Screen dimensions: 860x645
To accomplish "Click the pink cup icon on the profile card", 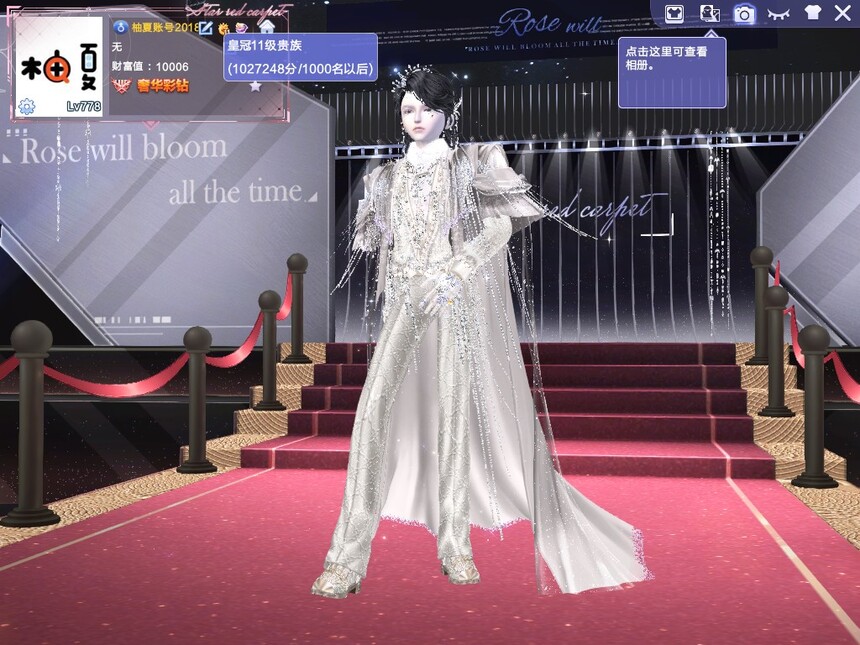I will (x=242, y=27).
